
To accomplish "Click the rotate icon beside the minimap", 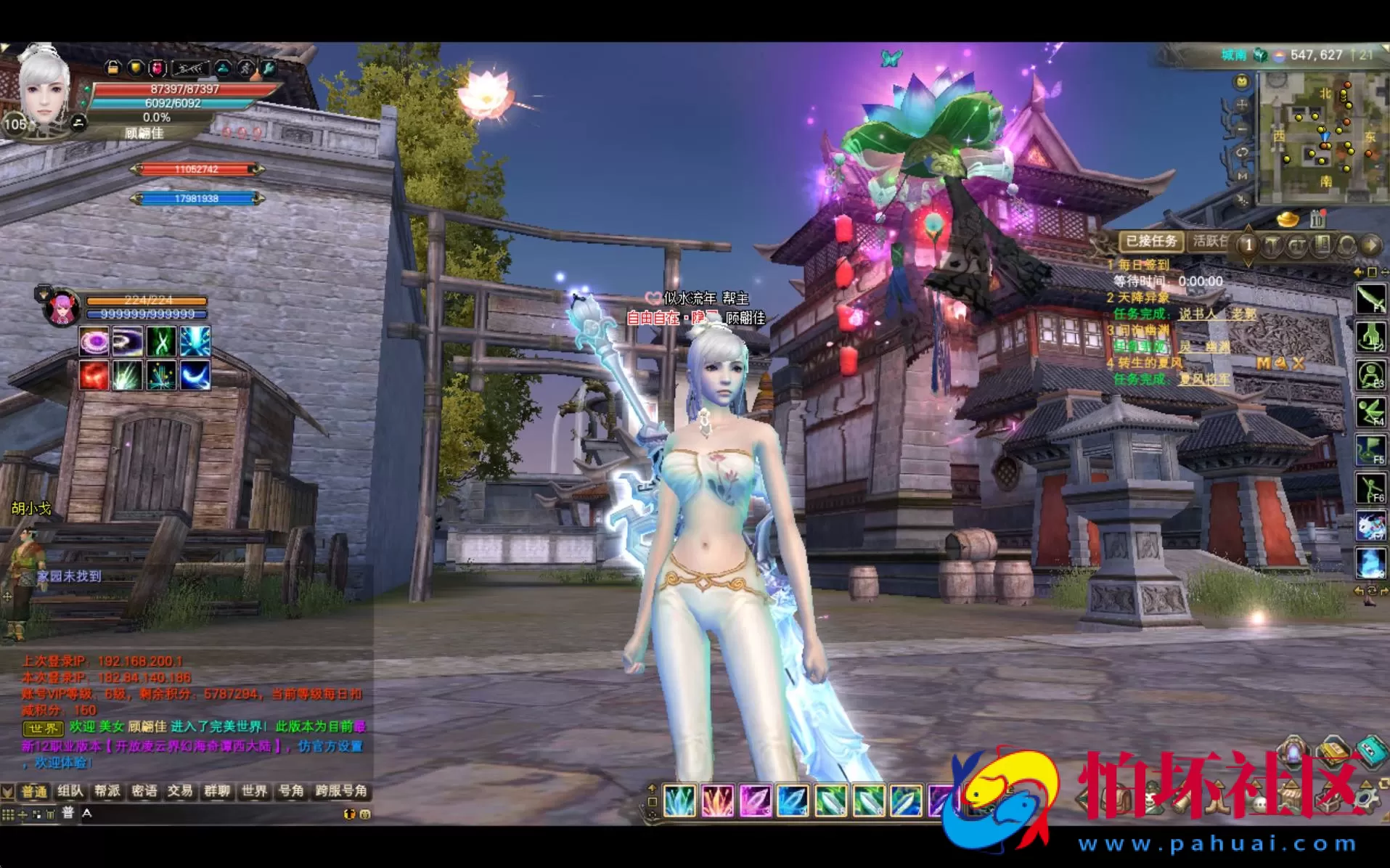I will pyautogui.click(x=1243, y=152).
